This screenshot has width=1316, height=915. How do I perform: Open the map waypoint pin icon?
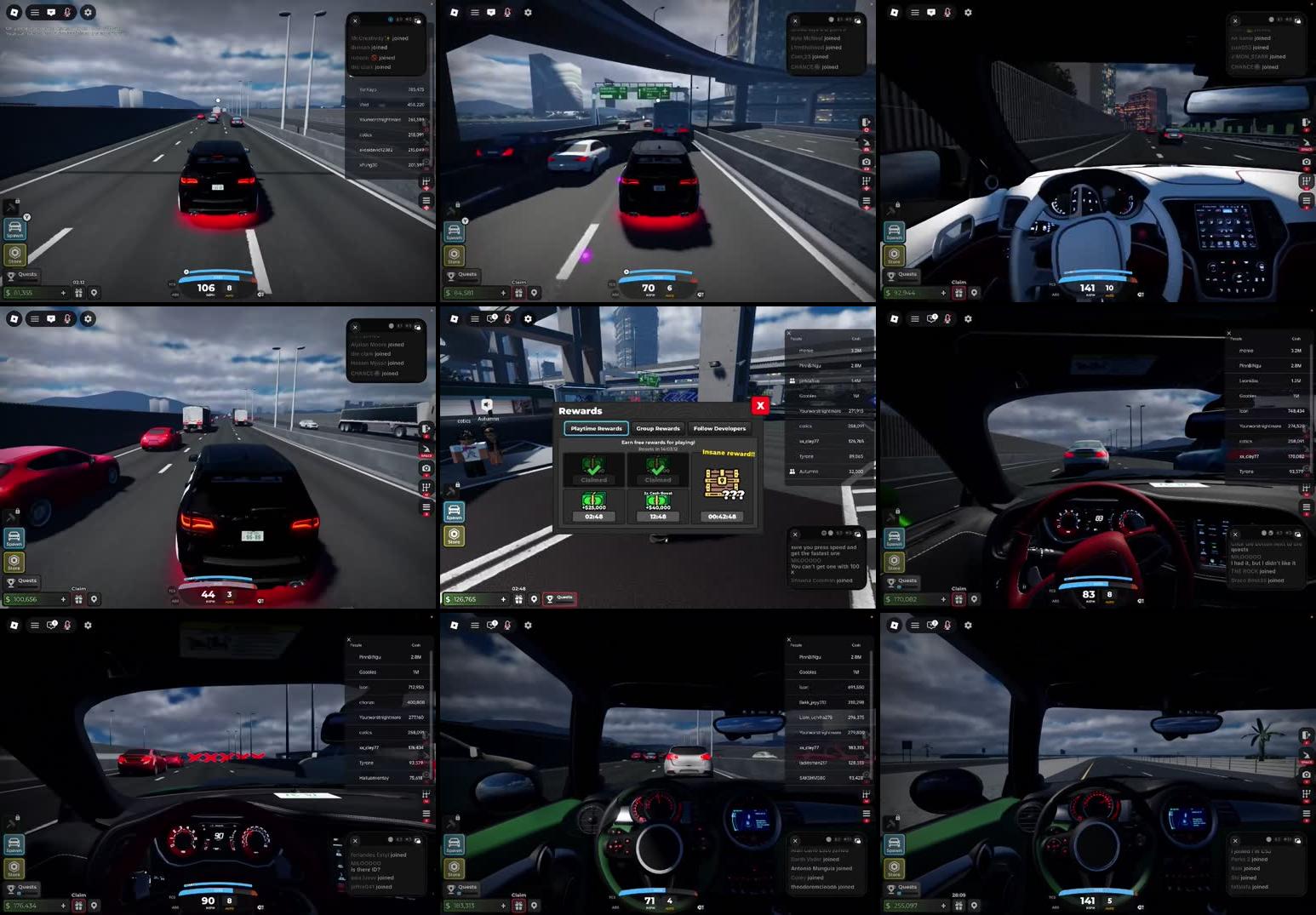[x=535, y=598]
